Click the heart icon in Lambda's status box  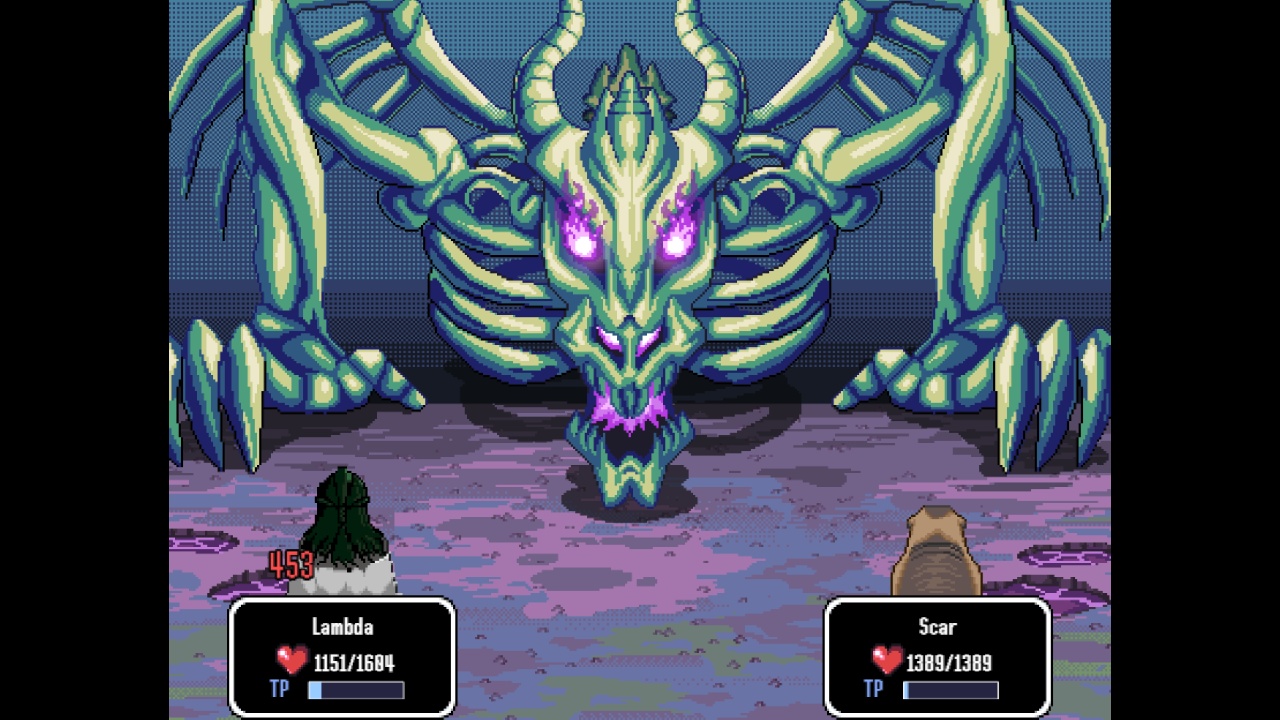click(290, 659)
